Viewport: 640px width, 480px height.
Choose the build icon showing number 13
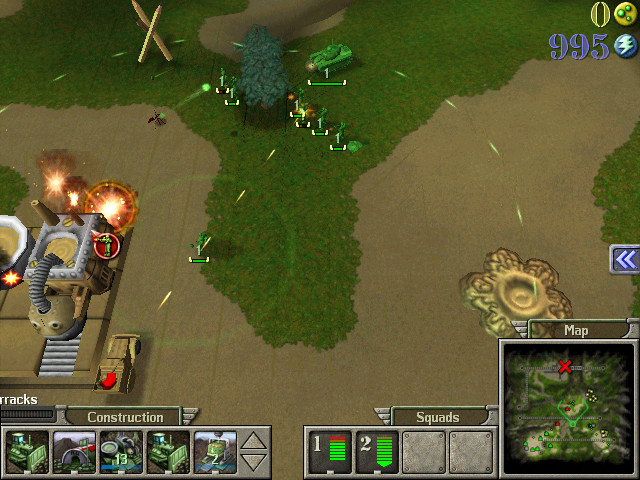pos(122,451)
